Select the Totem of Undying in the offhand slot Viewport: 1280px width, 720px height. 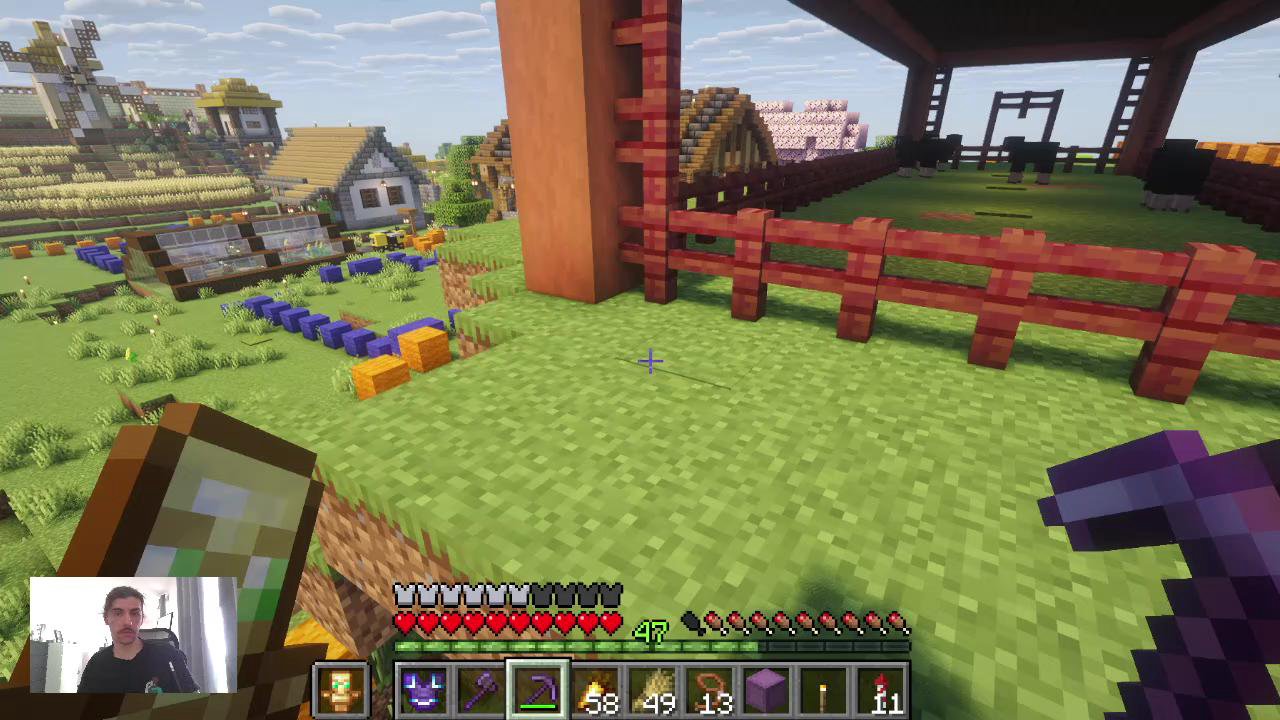point(343,690)
